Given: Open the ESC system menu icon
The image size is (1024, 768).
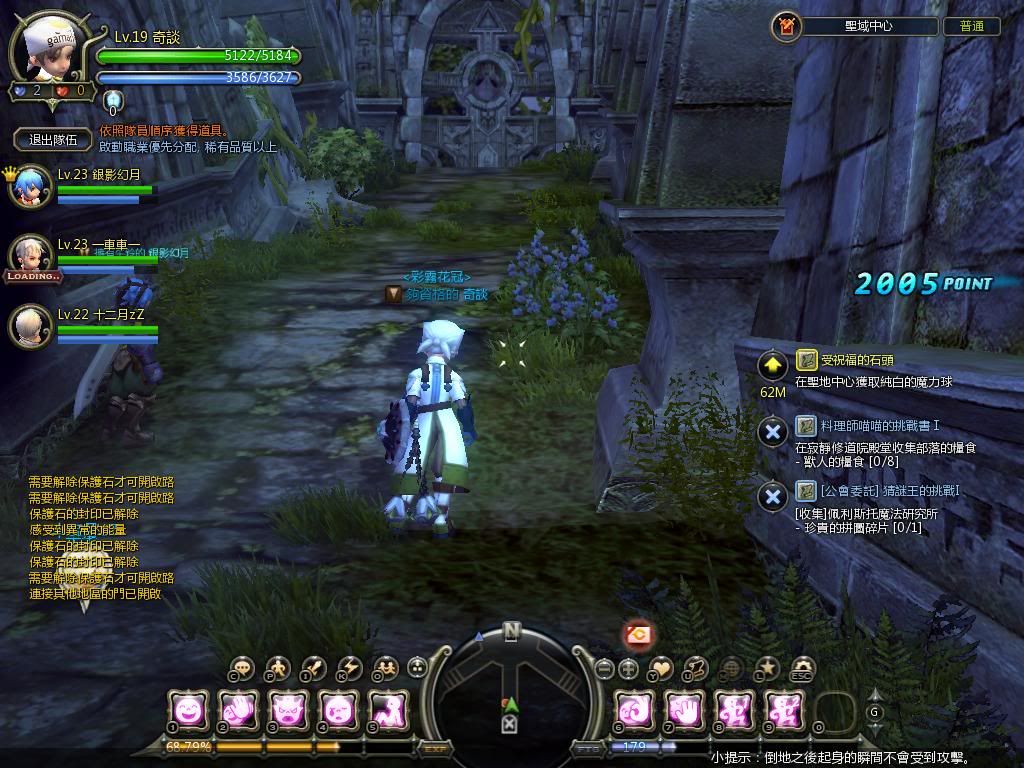Looking at the screenshot, I should pyautogui.click(x=802, y=668).
